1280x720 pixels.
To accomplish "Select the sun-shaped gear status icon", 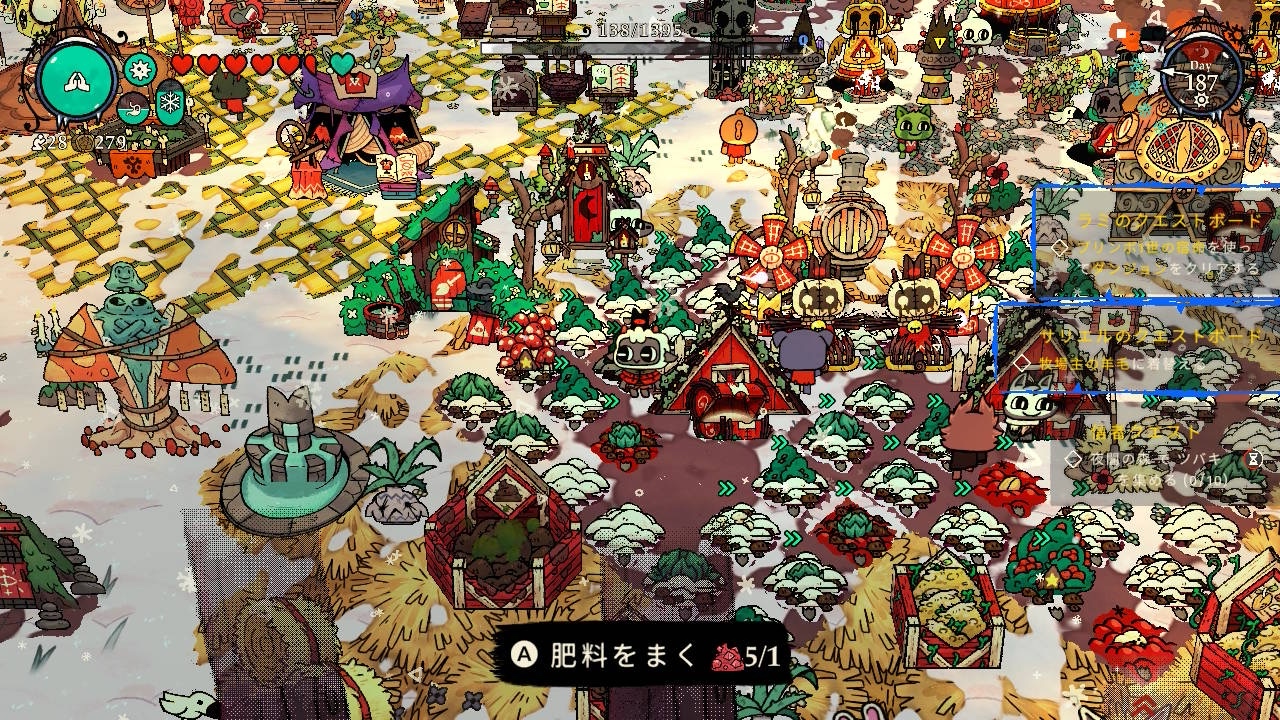I will pos(139,70).
